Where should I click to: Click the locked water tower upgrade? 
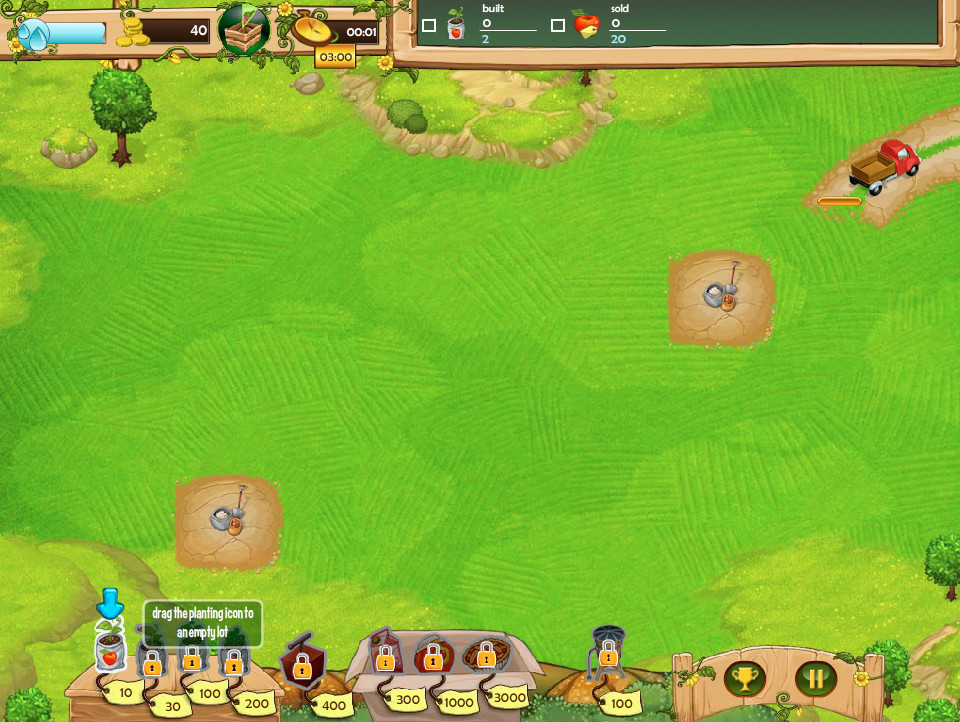(x=607, y=653)
